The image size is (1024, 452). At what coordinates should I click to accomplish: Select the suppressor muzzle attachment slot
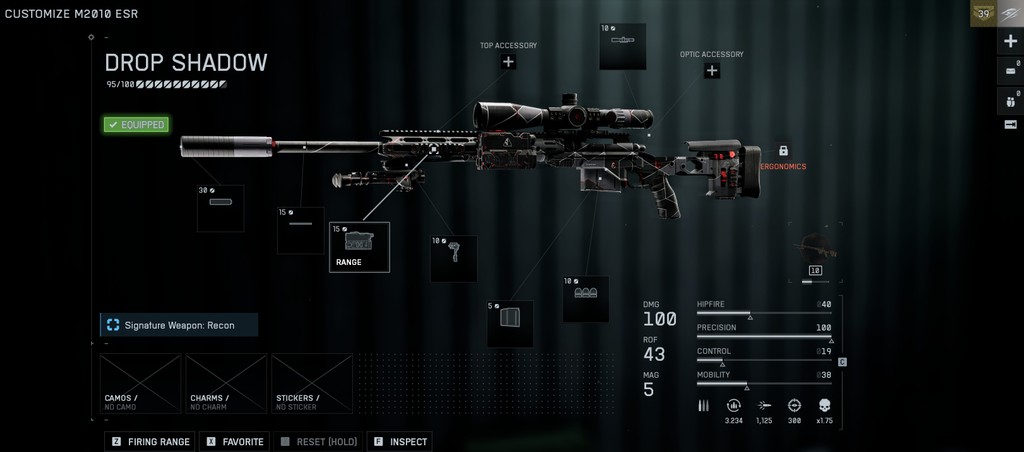click(220, 208)
